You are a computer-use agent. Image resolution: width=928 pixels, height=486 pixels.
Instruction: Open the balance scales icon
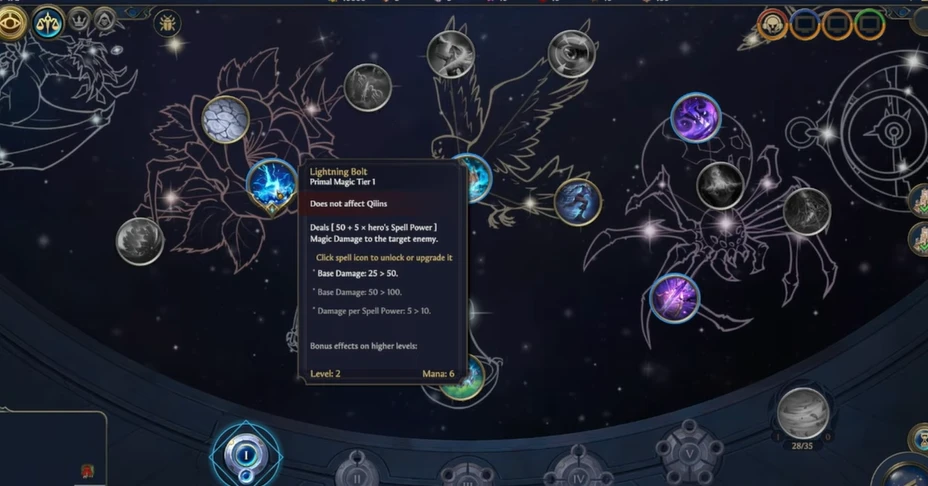47,22
